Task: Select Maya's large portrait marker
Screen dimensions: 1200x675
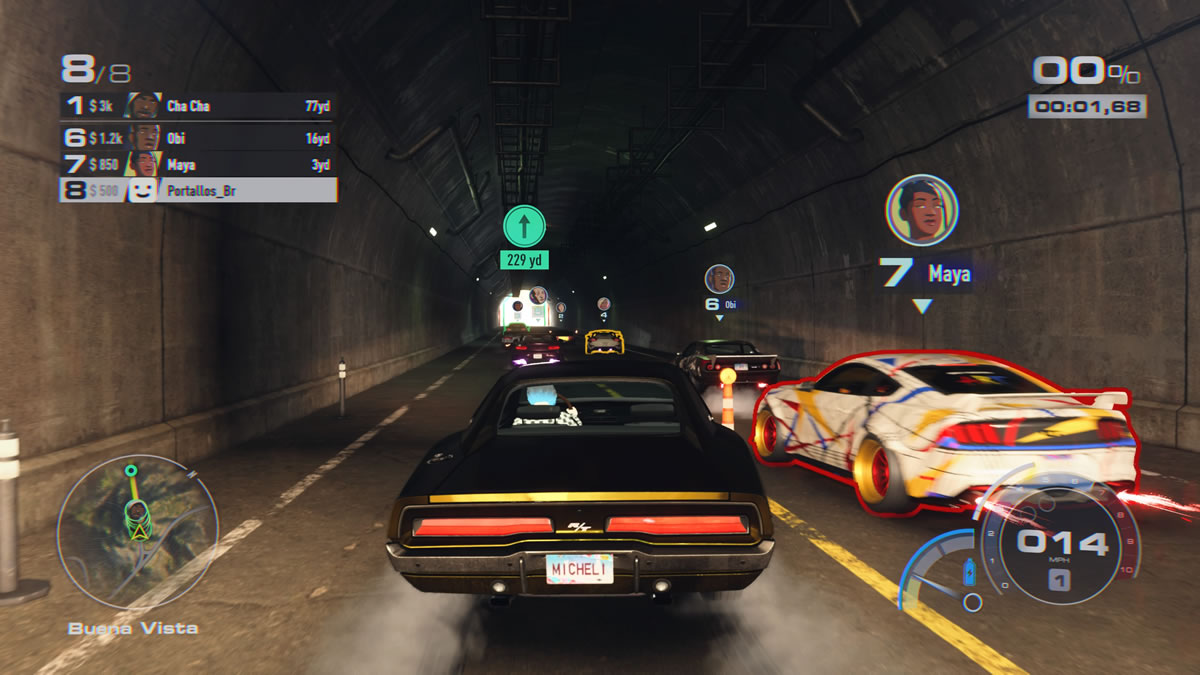Action: coord(922,210)
